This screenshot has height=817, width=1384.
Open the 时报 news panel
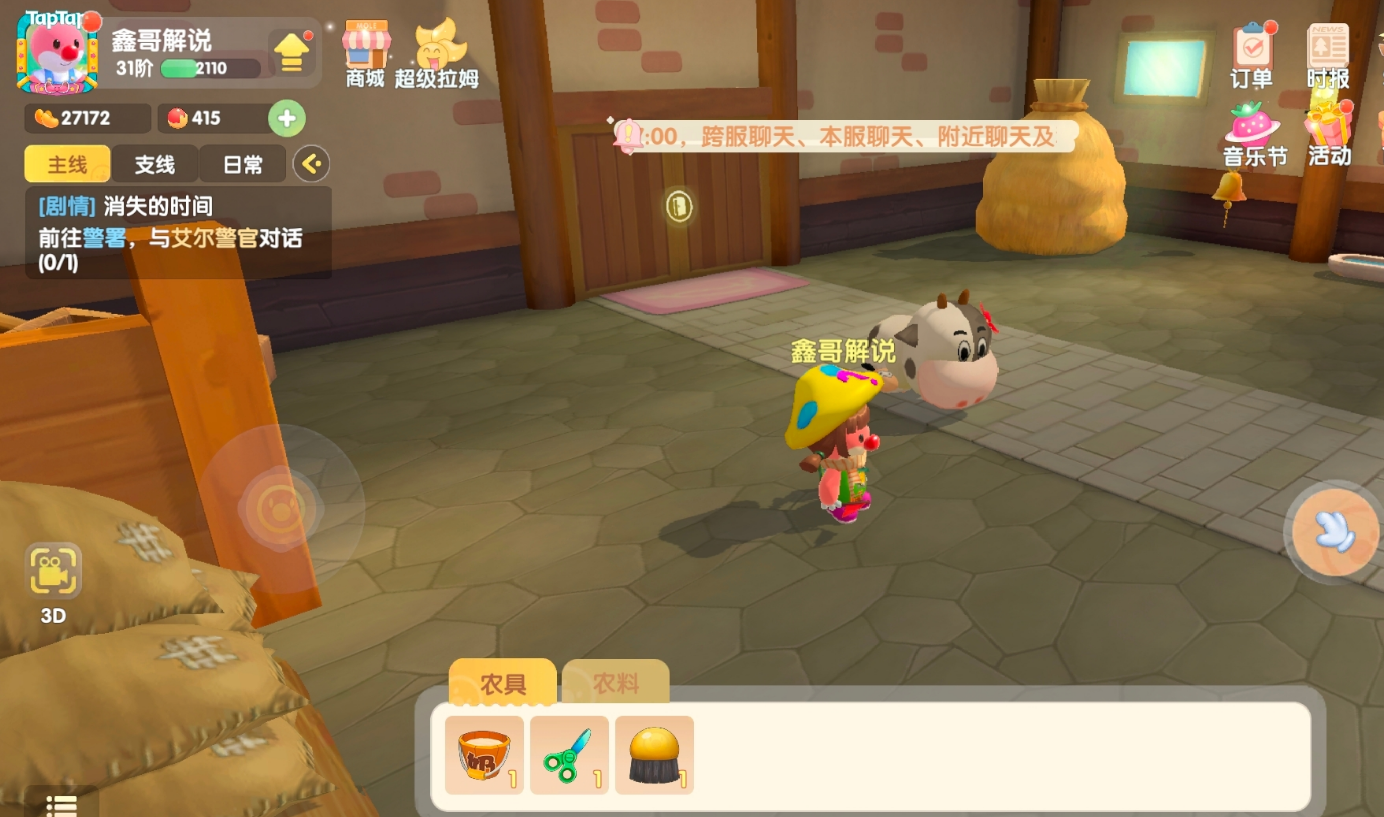(1328, 57)
